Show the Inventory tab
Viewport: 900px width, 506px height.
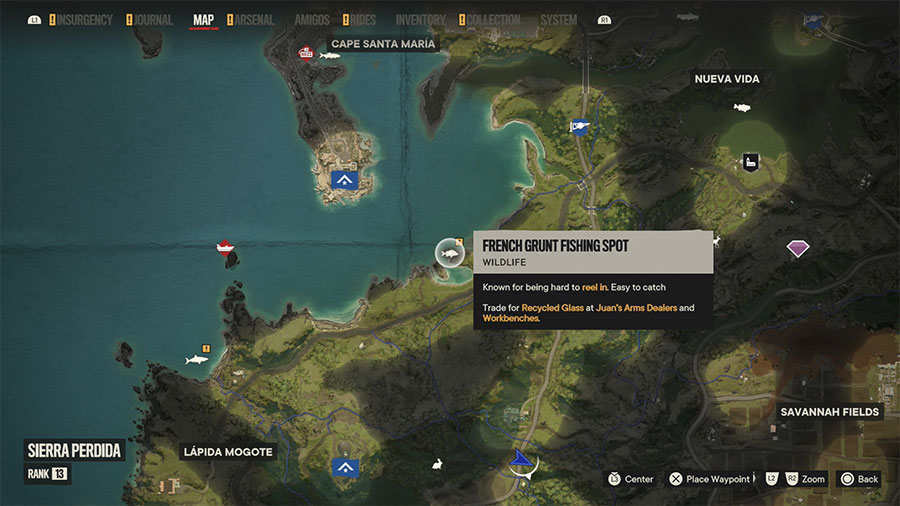[x=420, y=20]
